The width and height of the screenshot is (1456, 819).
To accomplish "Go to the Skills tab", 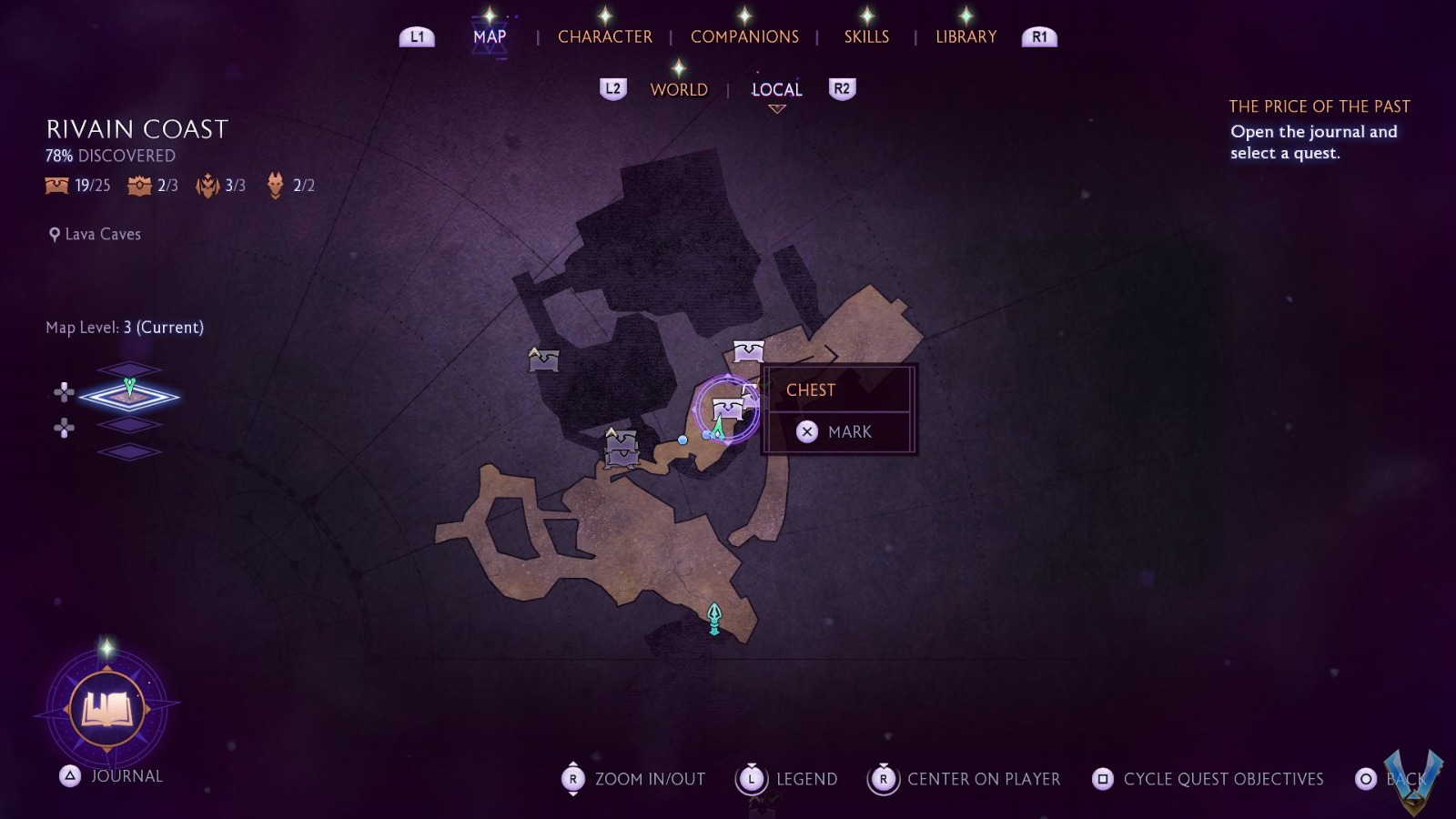I will (x=866, y=36).
